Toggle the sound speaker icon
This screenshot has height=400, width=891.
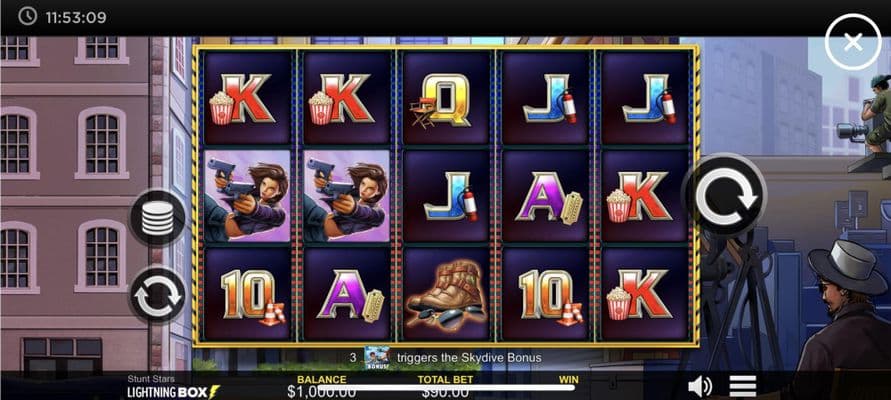[x=700, y=386]
